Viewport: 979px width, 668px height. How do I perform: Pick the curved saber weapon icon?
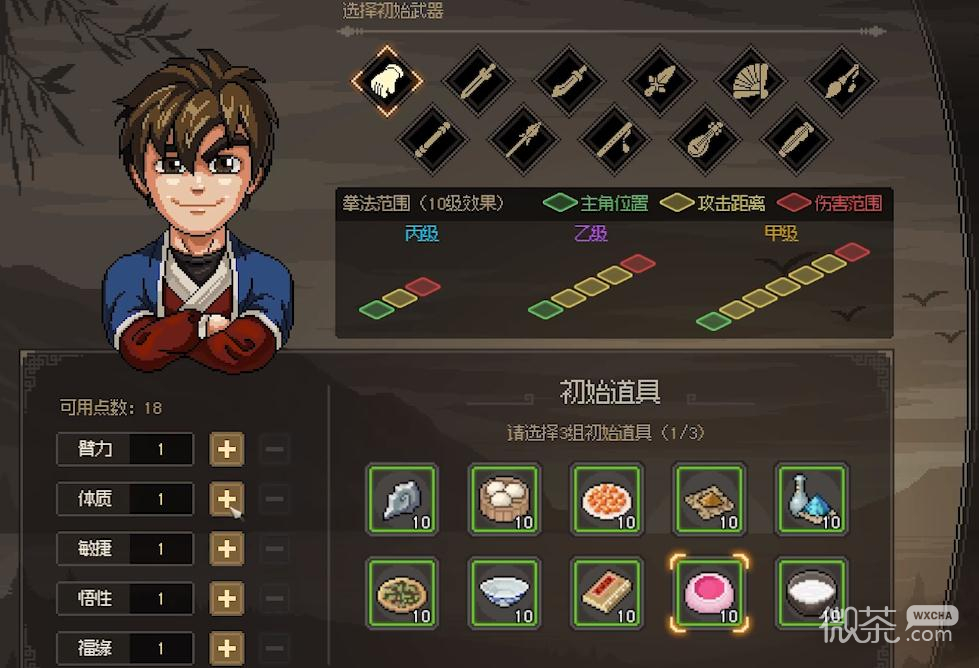568,81
